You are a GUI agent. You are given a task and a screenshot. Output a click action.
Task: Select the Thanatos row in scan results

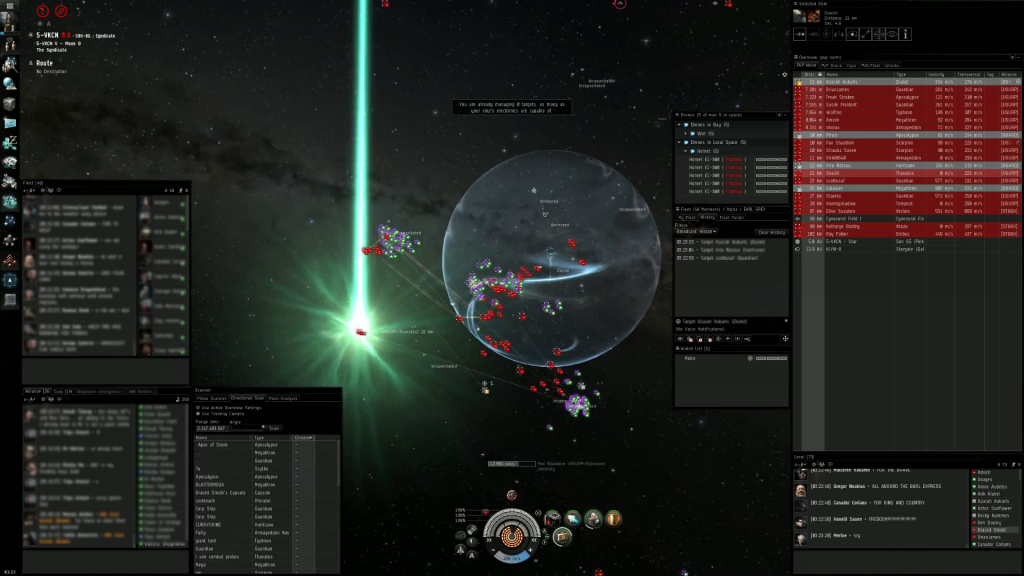click(230, 555)
